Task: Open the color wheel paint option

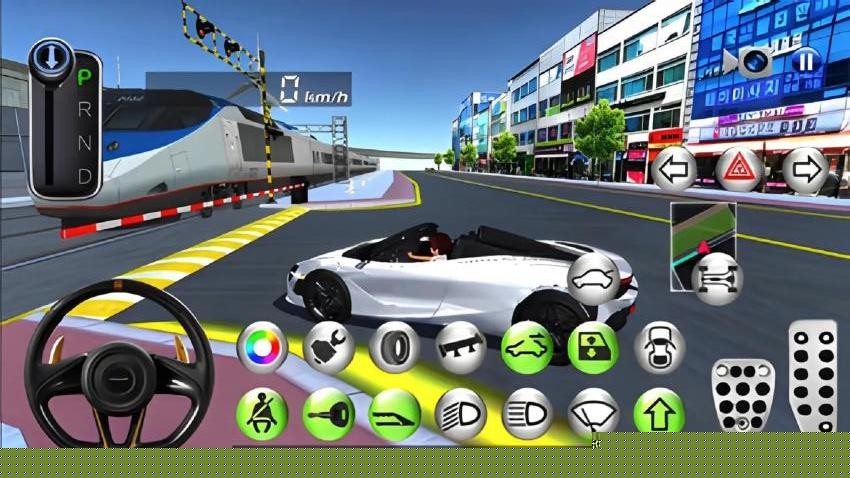Action: pyautogui.click(x=262, y=347)
